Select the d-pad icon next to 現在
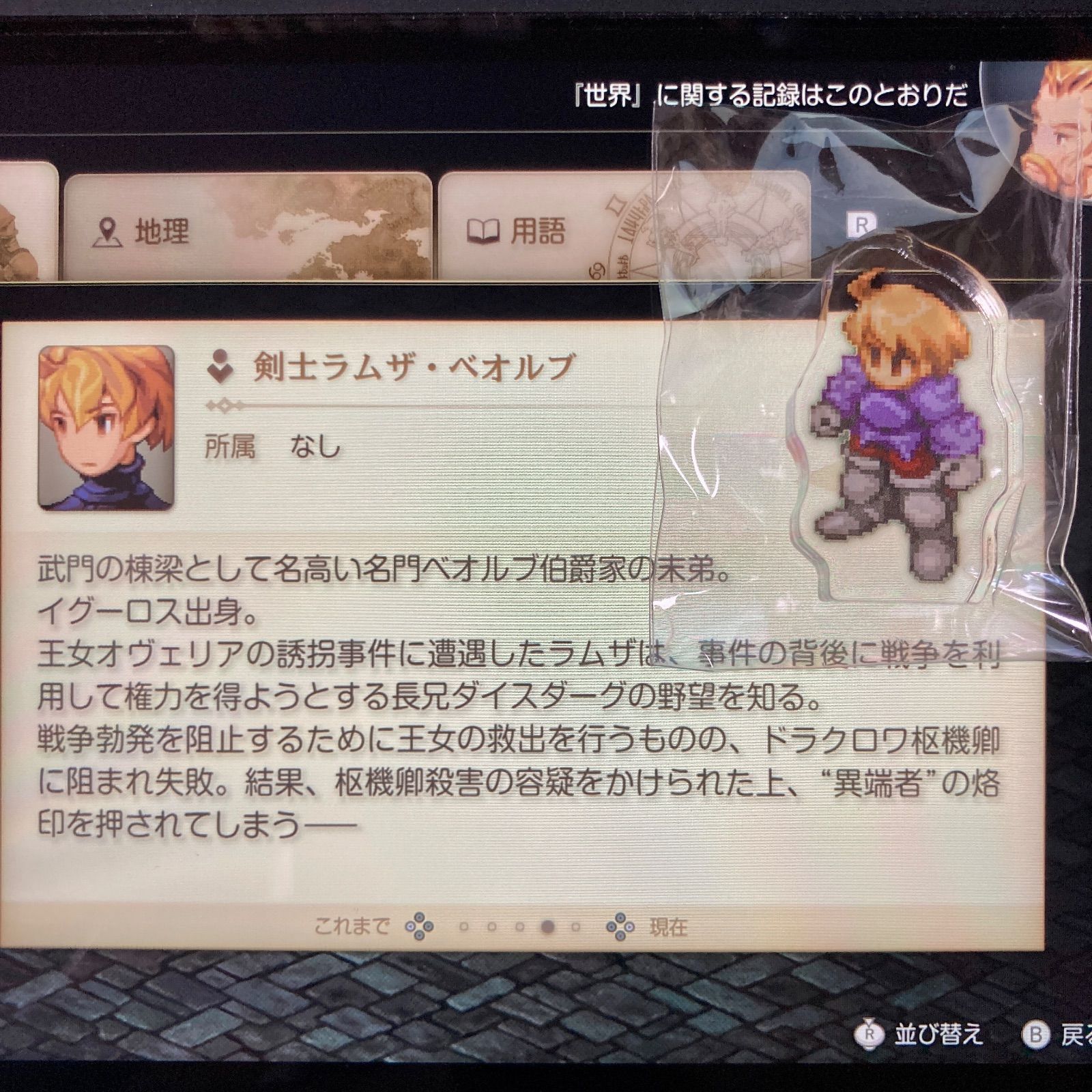The image size is (1092, 1092). click(x=620, y=925)
